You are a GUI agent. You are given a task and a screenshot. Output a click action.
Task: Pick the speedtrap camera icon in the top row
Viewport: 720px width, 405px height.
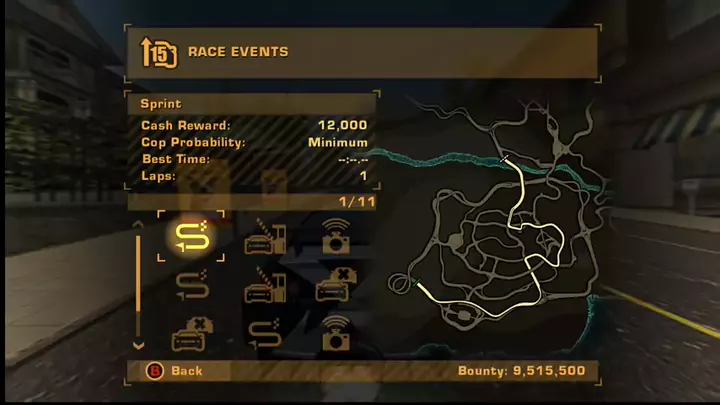335,238
